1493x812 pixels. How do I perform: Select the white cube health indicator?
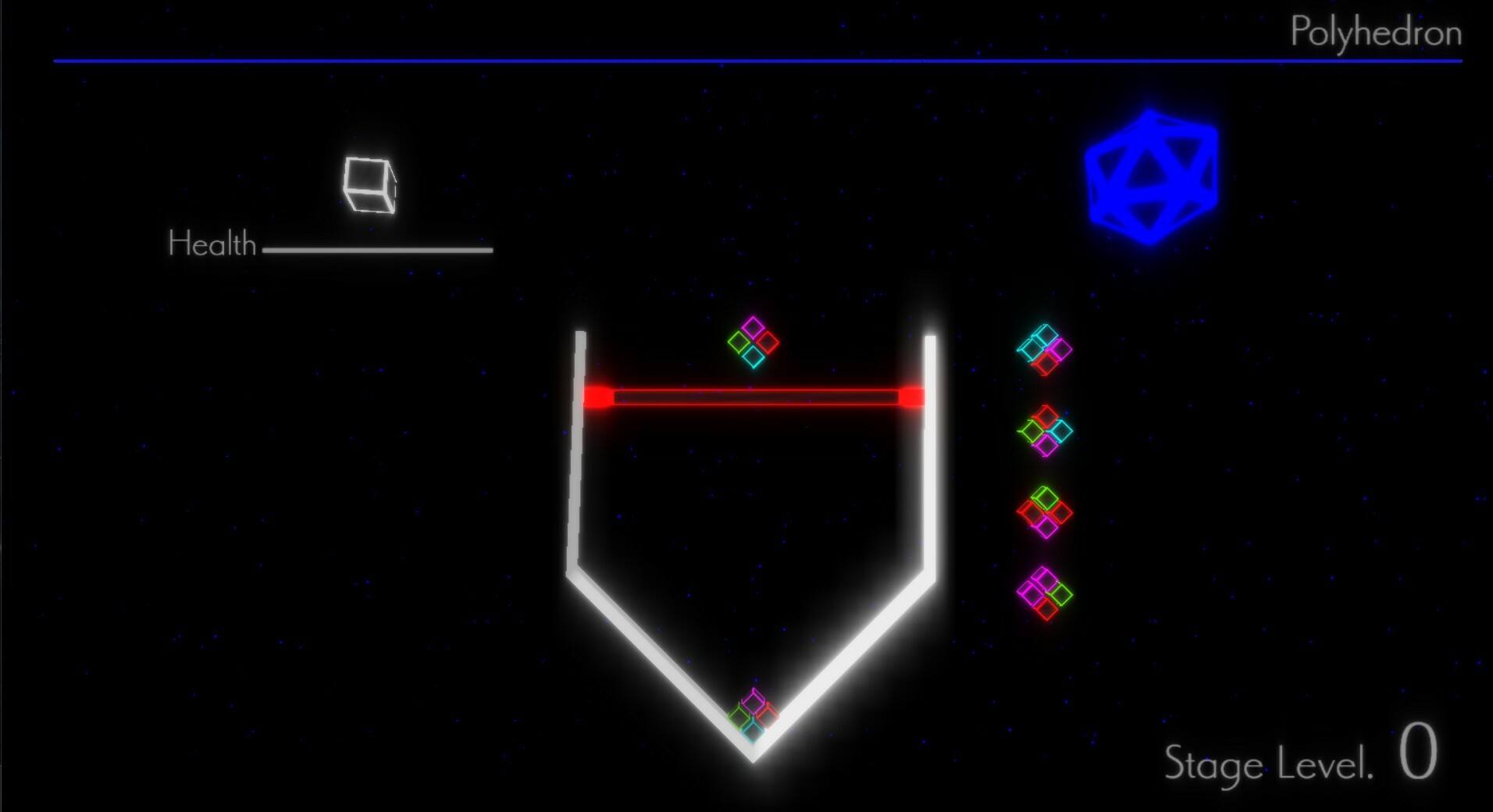[369, 185]
